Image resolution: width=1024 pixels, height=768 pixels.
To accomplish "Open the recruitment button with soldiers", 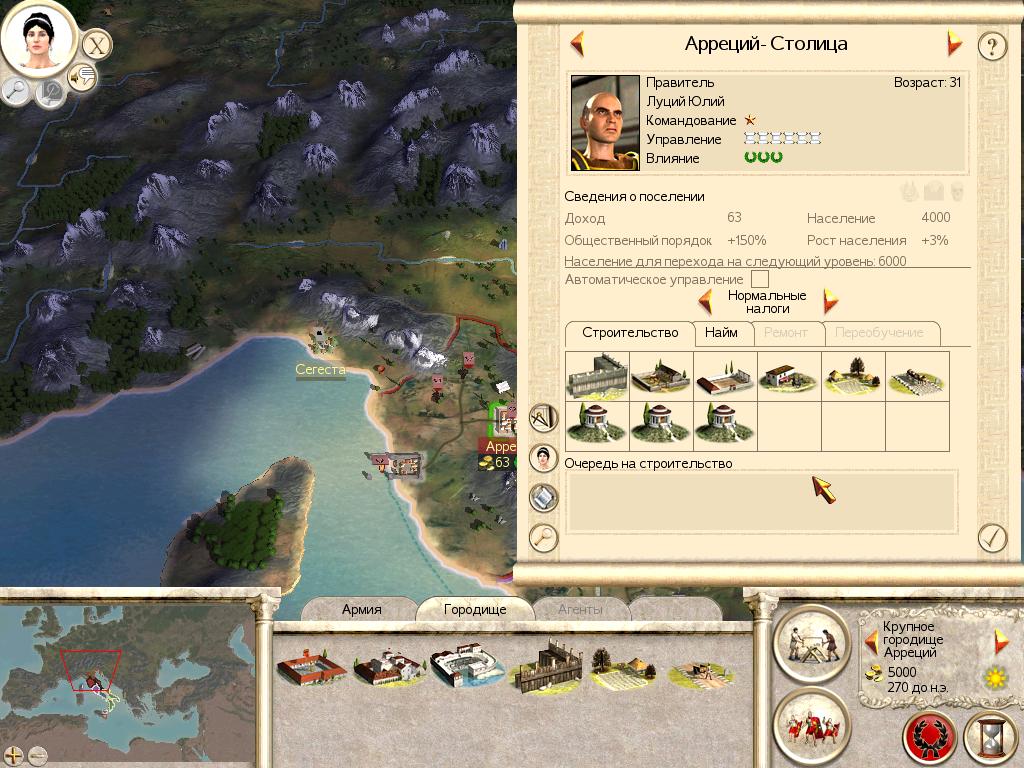I will [812, 724].
